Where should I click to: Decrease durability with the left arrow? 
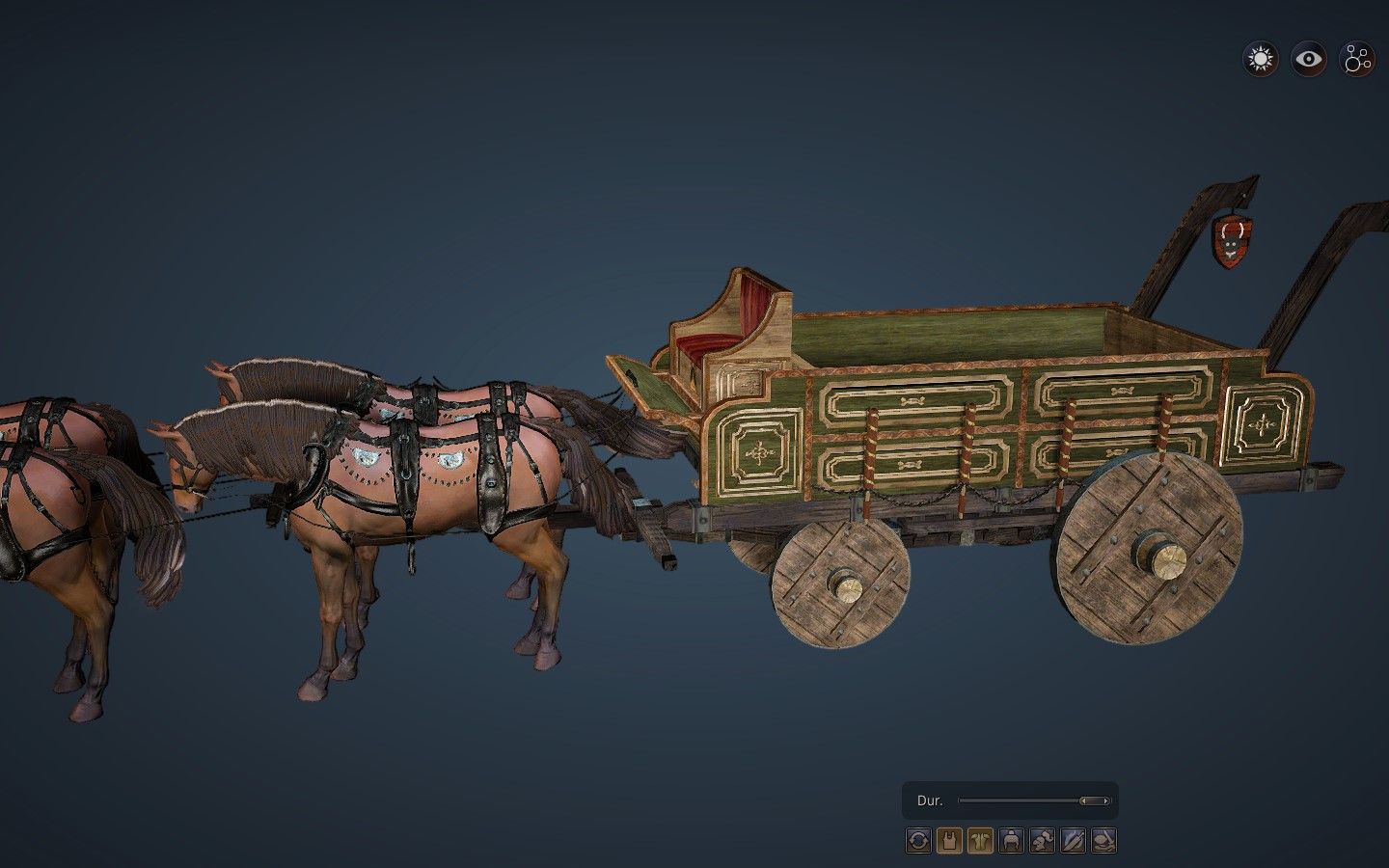click(x=1083, y=800)
